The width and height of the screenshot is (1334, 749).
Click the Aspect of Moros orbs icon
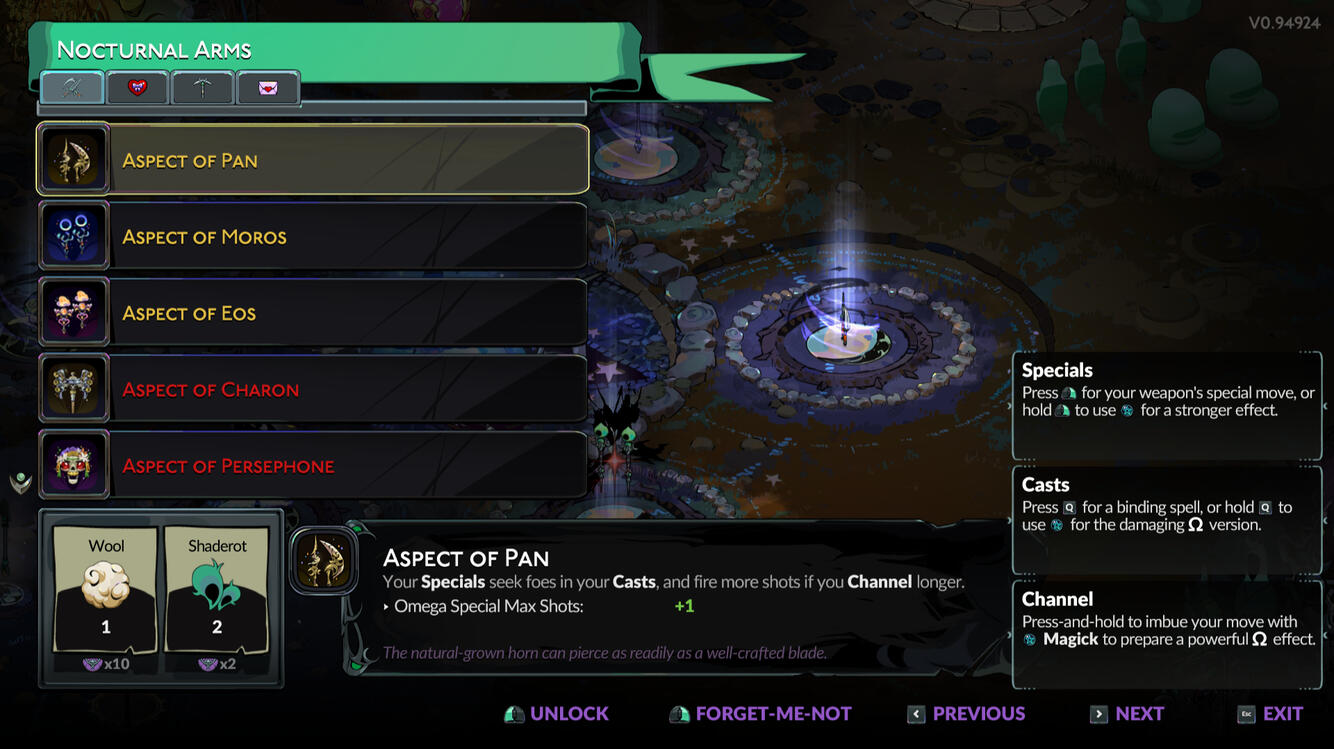pyautogui.click(x=74, y=235)
